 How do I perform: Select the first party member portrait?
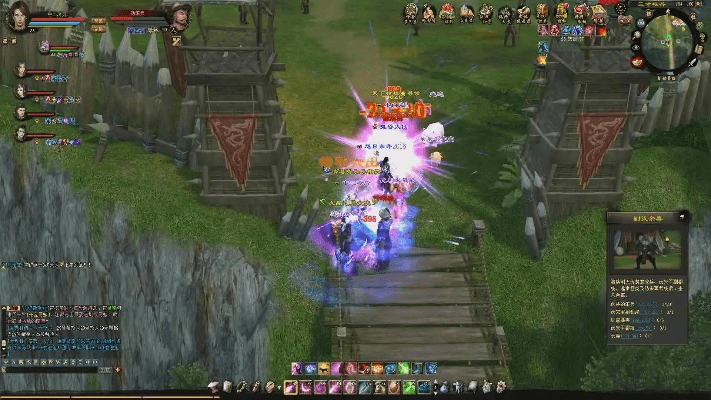pos(20,70)
